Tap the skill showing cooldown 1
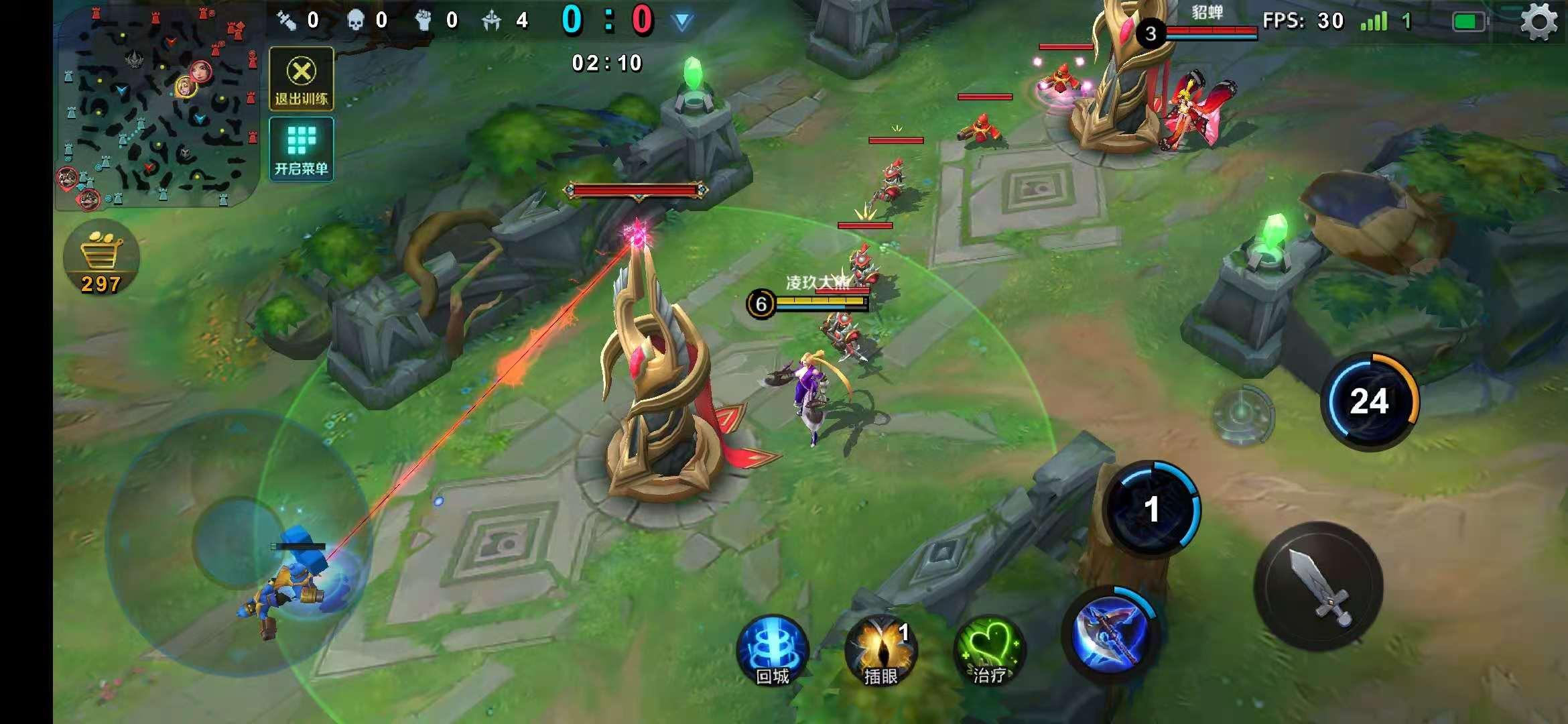The image size is (1568, 724). [x=1151, y=509]
